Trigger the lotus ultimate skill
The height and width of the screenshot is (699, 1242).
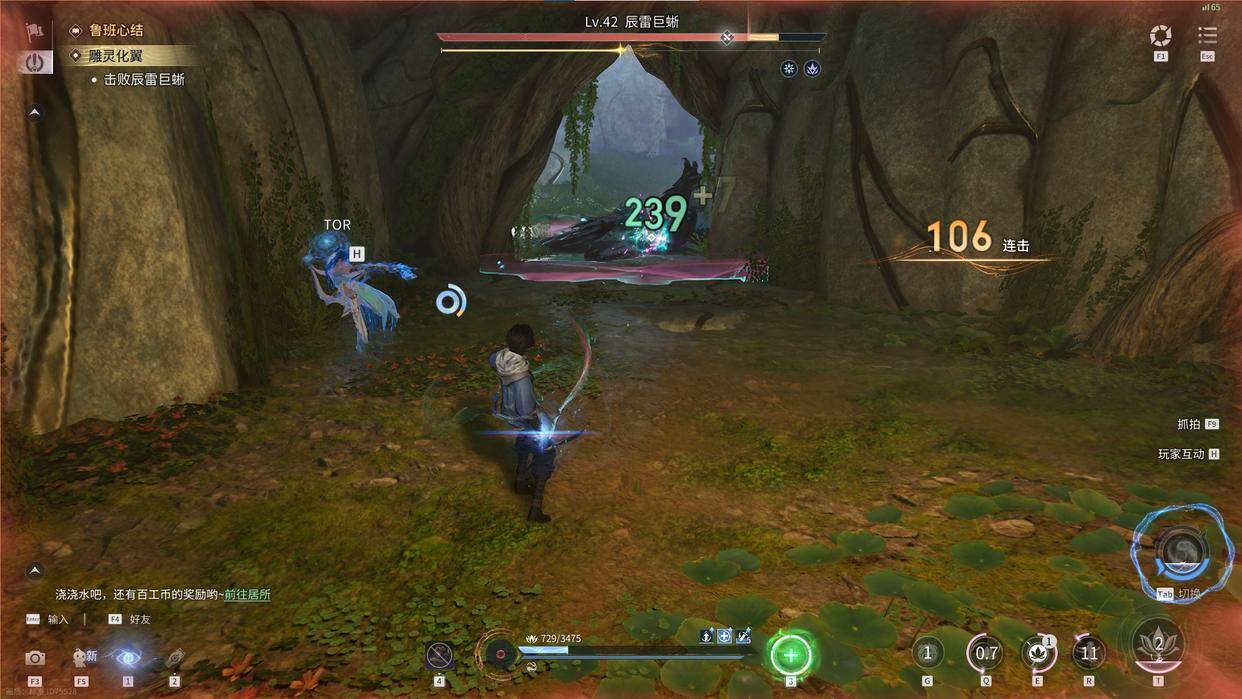pyautogui.click(x=1158, y=644)
